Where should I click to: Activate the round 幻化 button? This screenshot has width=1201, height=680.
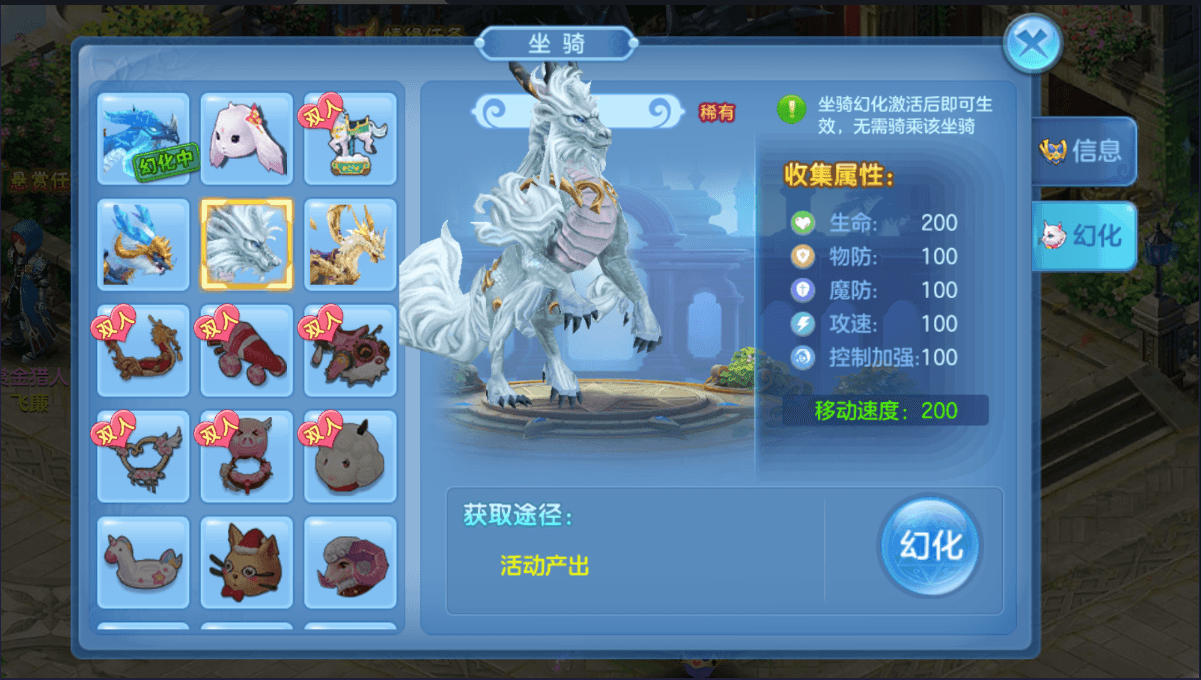pyautogui.click(x=930, y=545)
